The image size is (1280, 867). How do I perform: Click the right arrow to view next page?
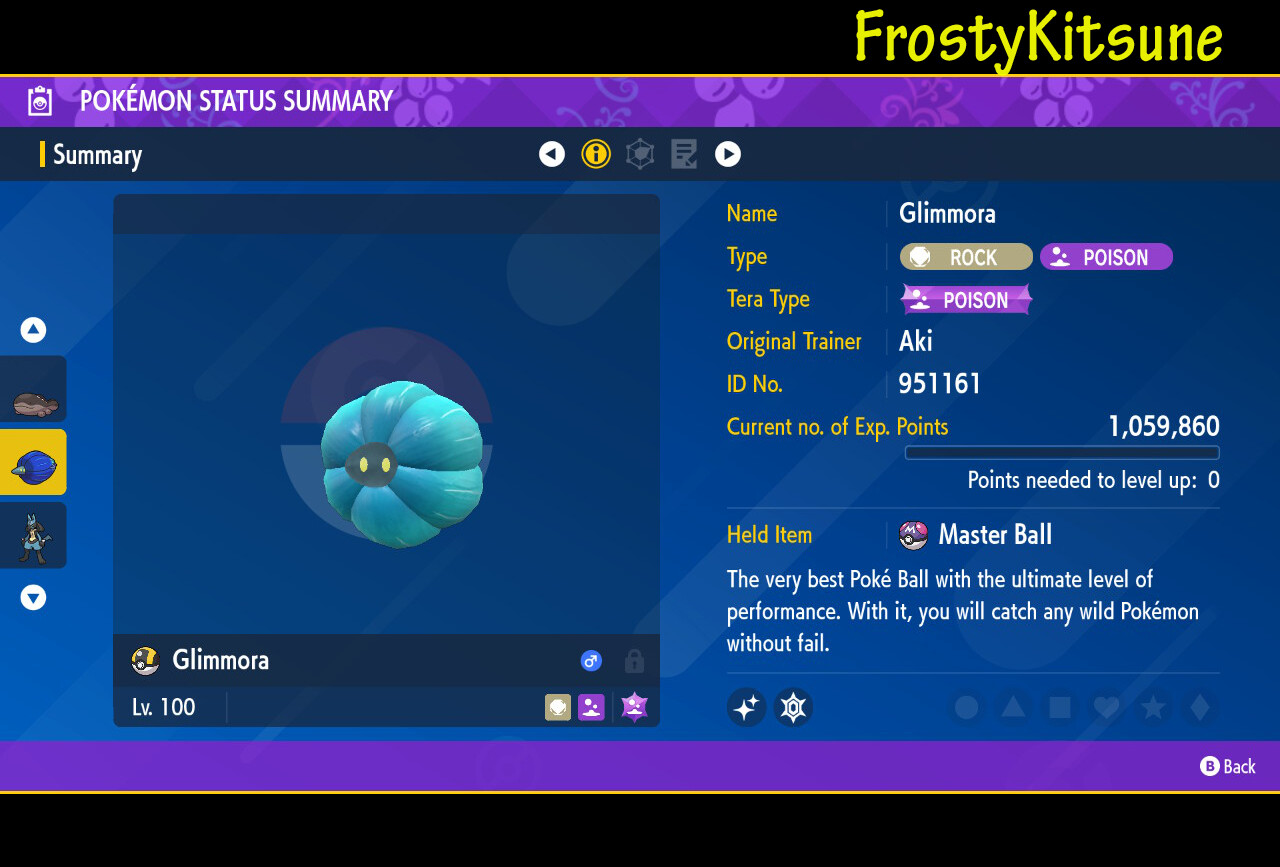pos(728,154)
